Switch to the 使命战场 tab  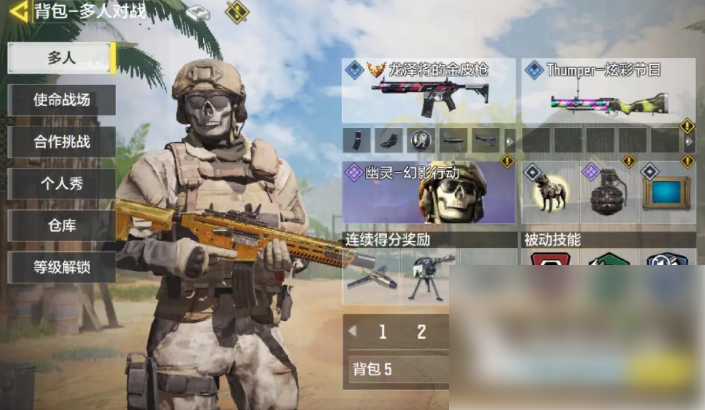(62, 100)
